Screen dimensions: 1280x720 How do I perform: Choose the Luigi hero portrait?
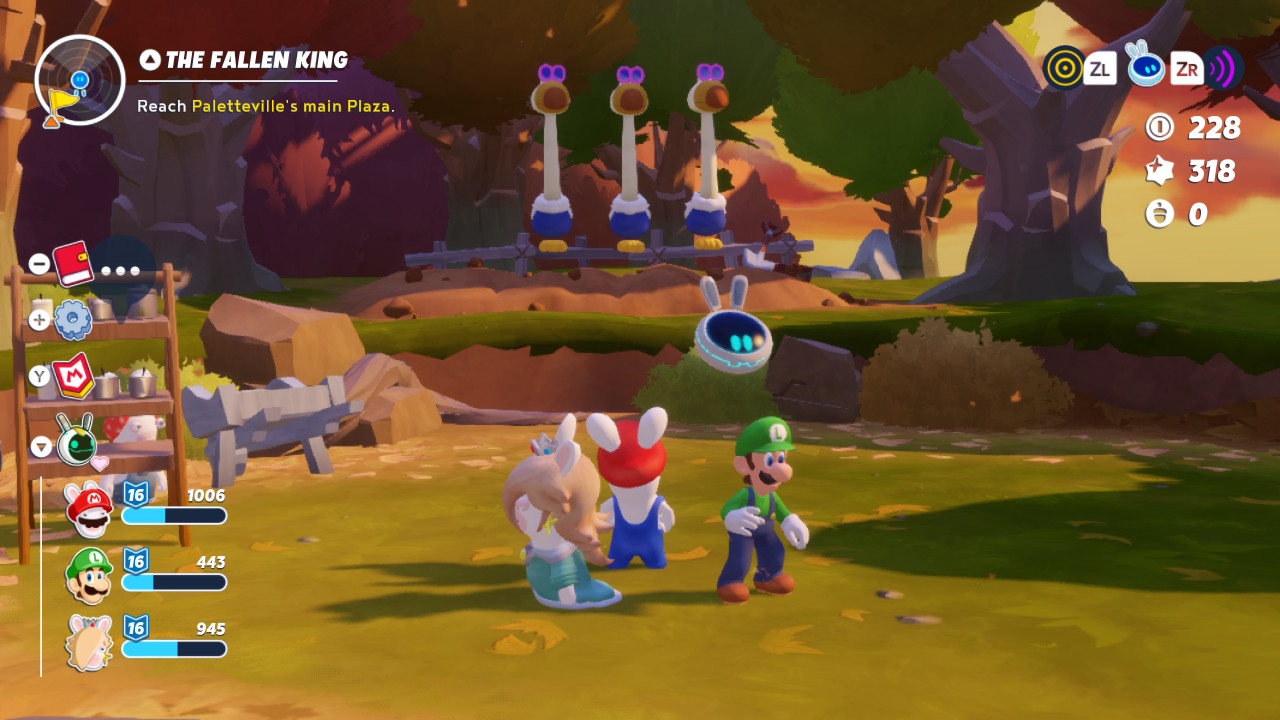tap(89, 574)
